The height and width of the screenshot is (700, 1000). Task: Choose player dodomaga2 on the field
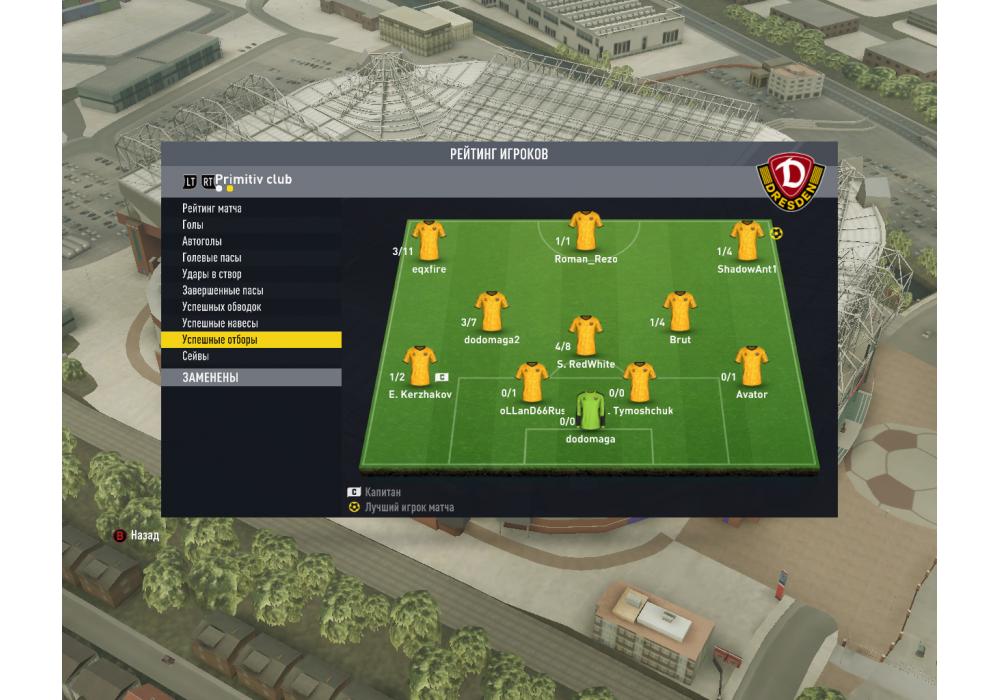[491, 311]
